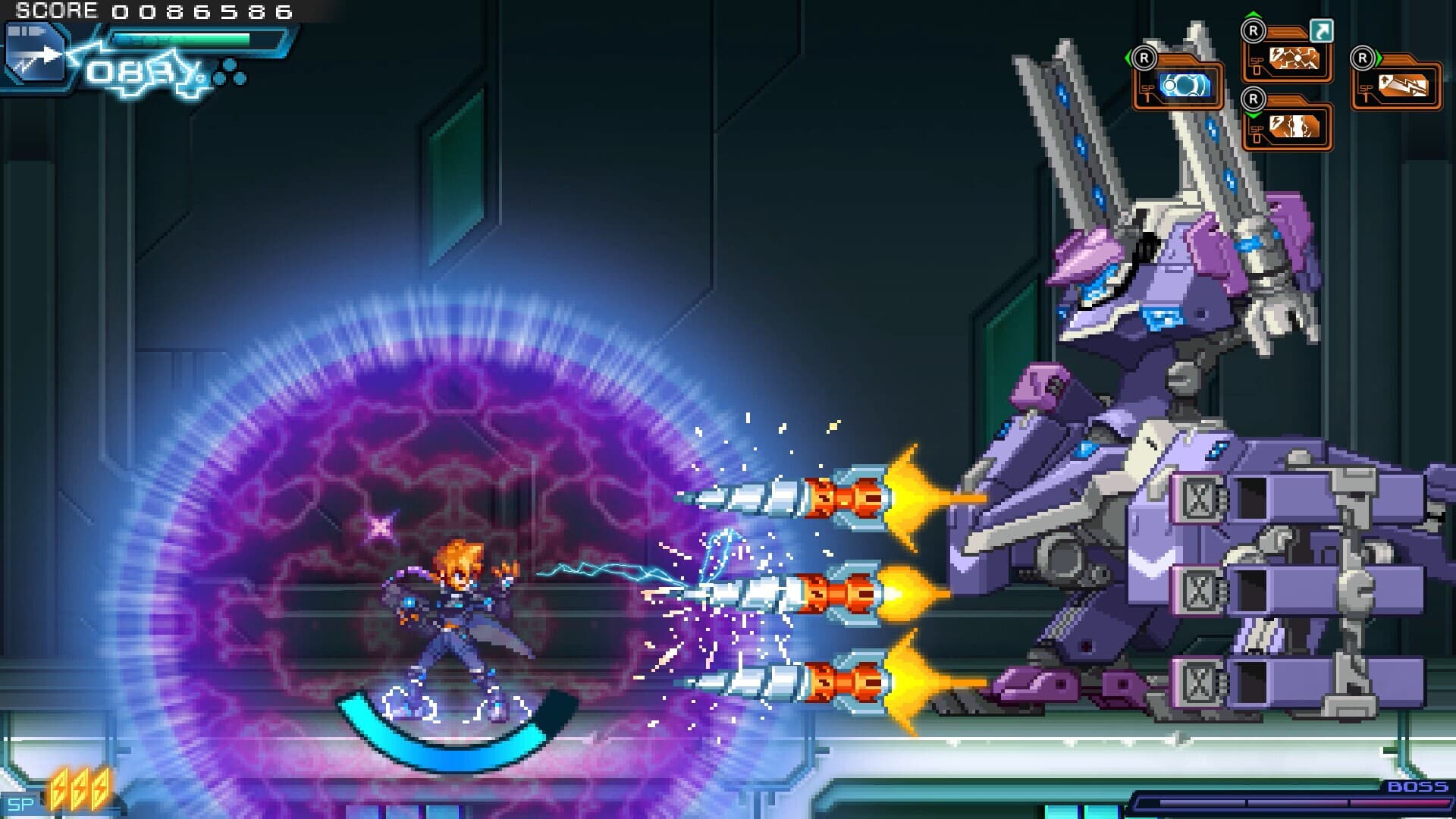Click the lower electric skill card marked SP 0
Image resolution: width=1456 pixels, height=819 pixels.
1294,128
